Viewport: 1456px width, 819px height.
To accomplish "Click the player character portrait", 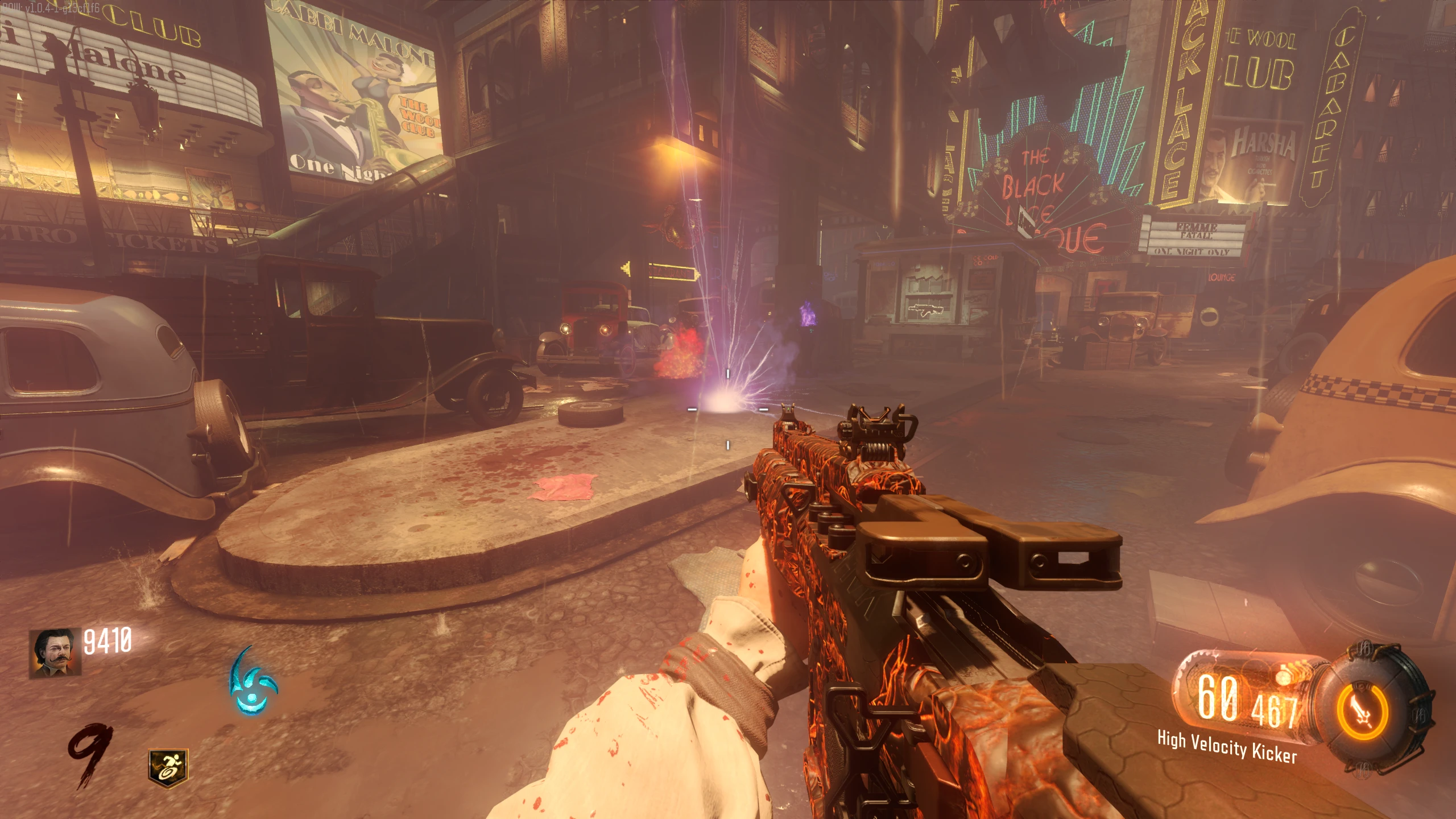I will pos(55,653).
